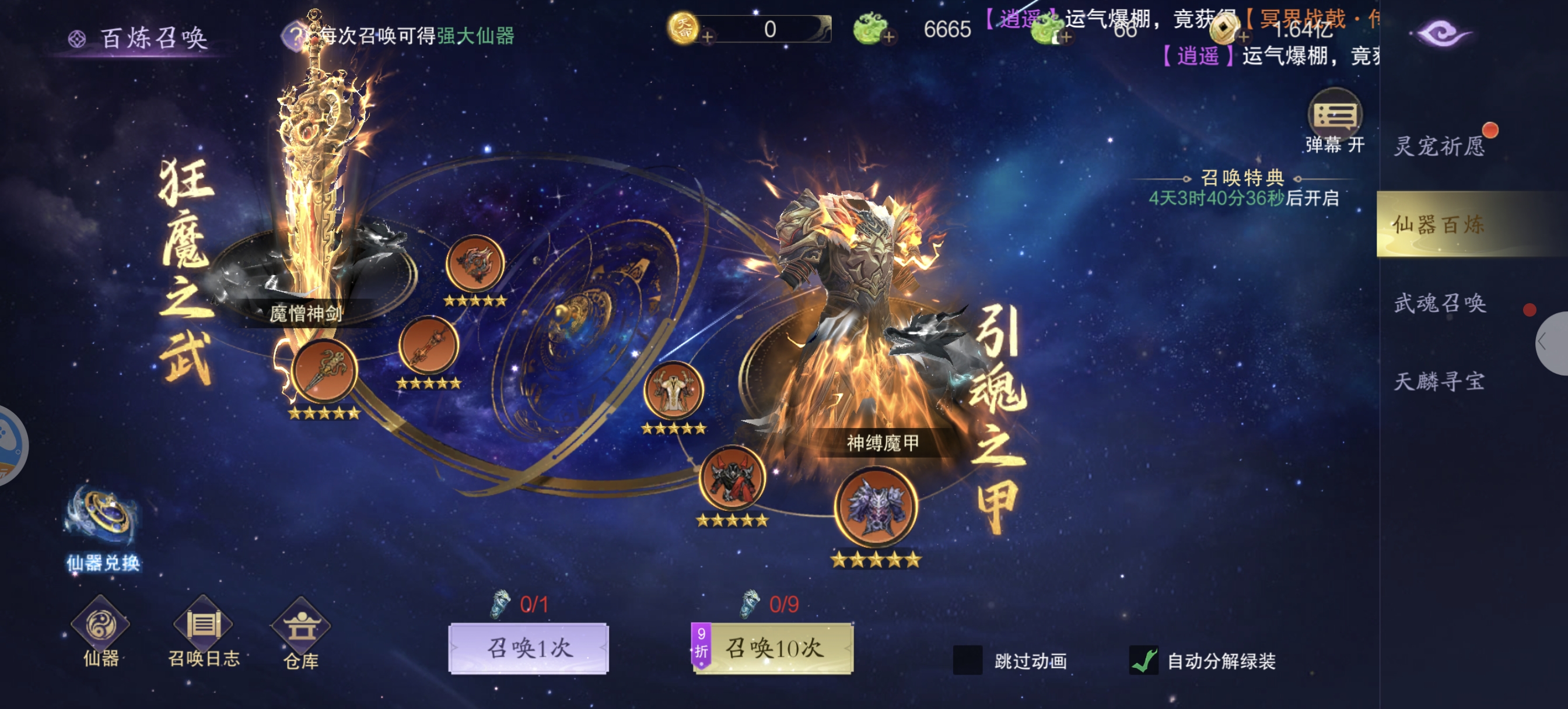This screenshot has height=709, width=1568.
Task: Switch to the 灵宠祈愿 tab
Action: pos(1440,146)
